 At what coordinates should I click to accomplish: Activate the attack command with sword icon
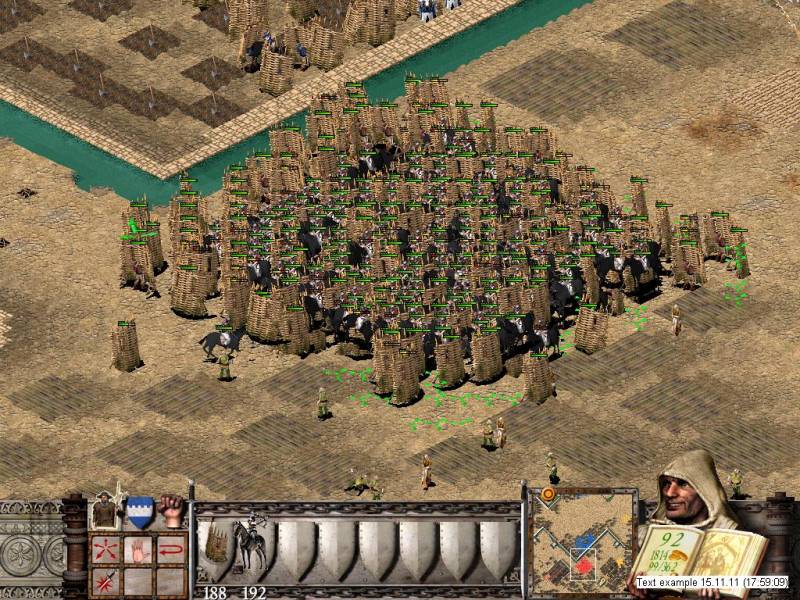[x=105, y=580]
